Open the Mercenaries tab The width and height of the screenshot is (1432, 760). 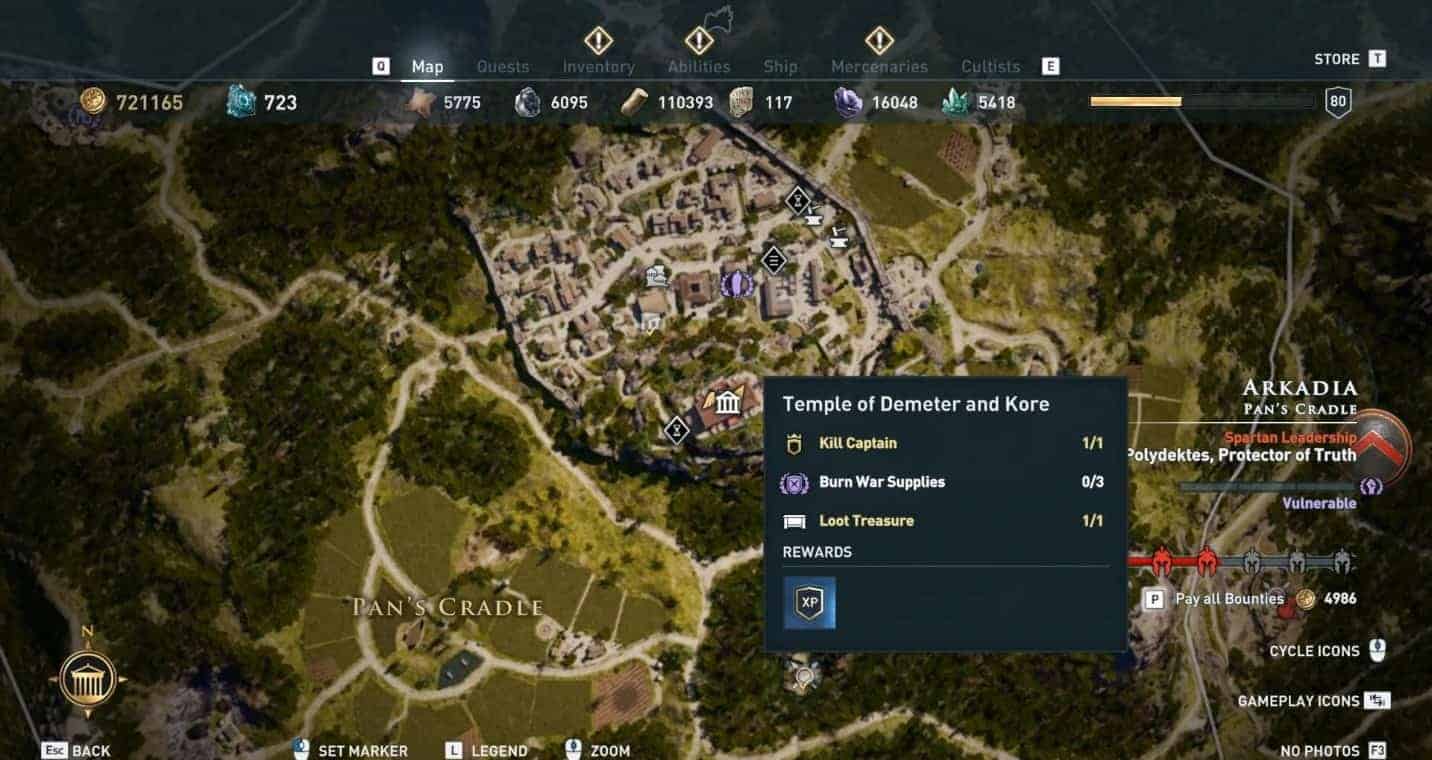pos(879,67)
